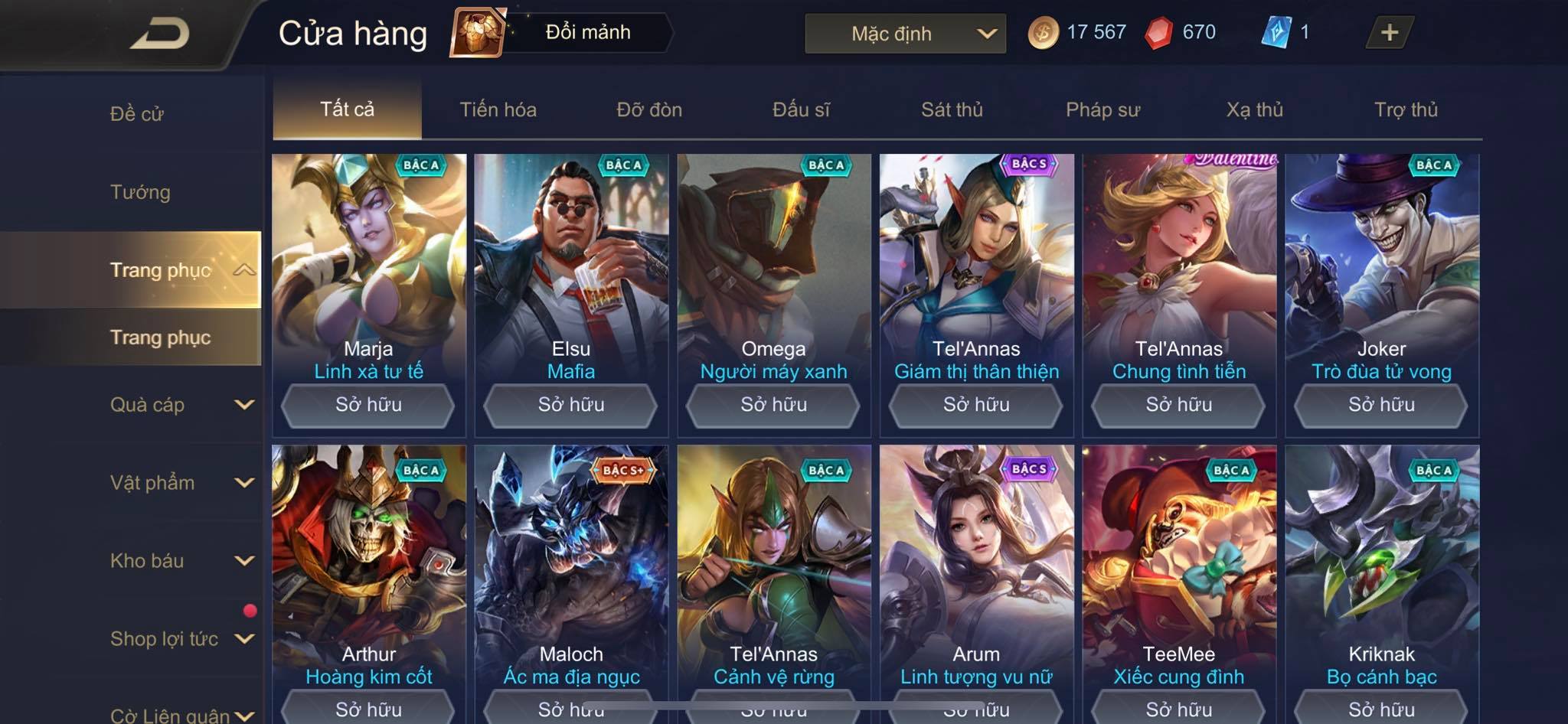Open the Xạ thủ tab
The image size is (1568, 724).
(1254, 109)
